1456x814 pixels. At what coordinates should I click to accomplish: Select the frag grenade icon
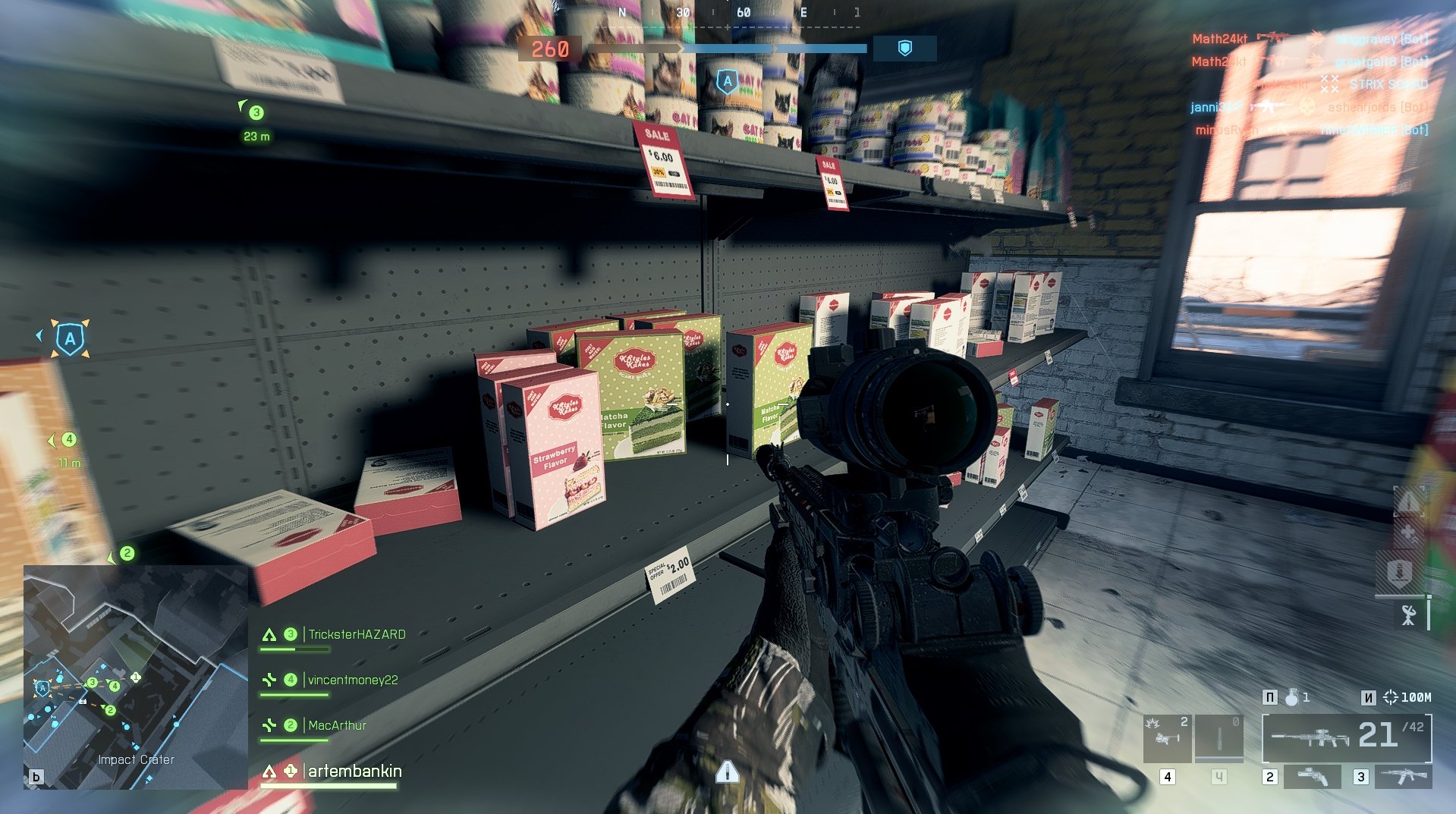[1291, 697]
